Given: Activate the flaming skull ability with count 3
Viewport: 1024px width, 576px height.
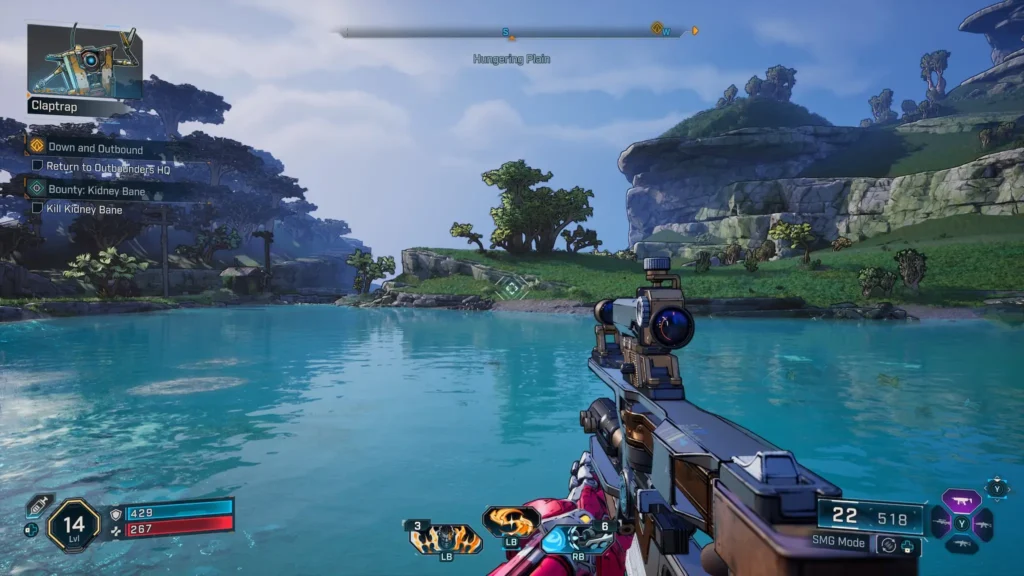Looking at the screenshot, I should (x=446, y=539).
